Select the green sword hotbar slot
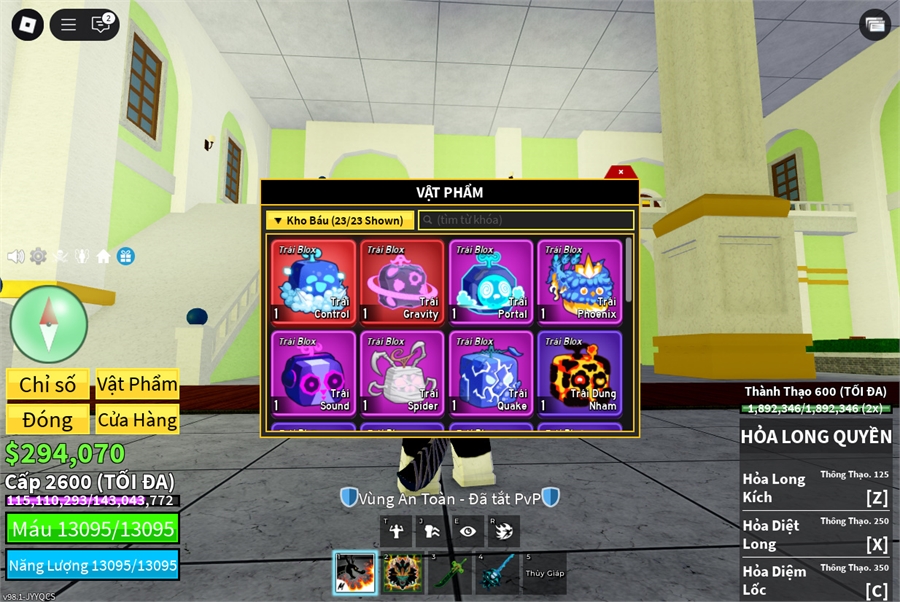The width and height of the screenshot is (900, 602). point(449,573)
